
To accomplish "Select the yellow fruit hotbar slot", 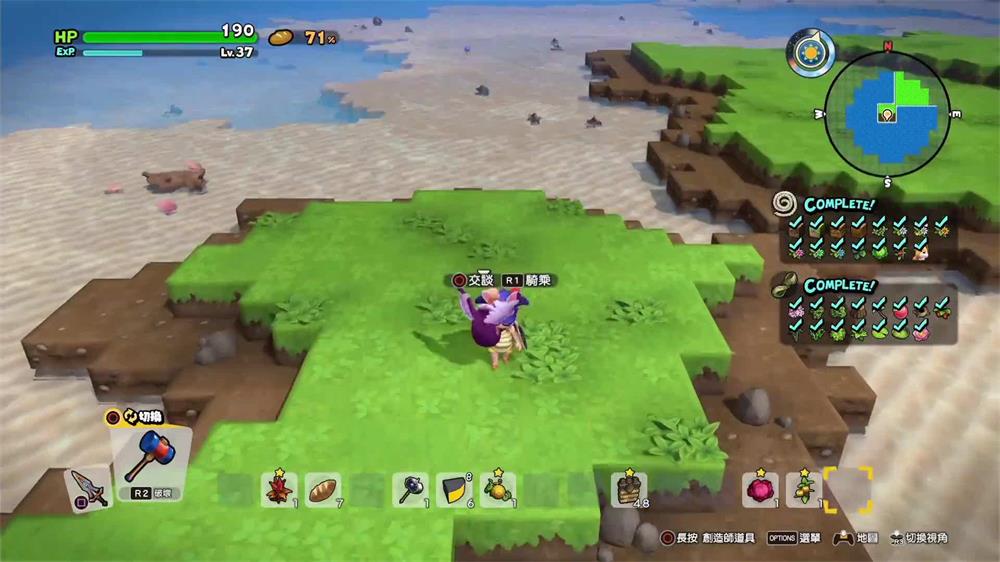I will pyautogui.click(x=497, y=489).
